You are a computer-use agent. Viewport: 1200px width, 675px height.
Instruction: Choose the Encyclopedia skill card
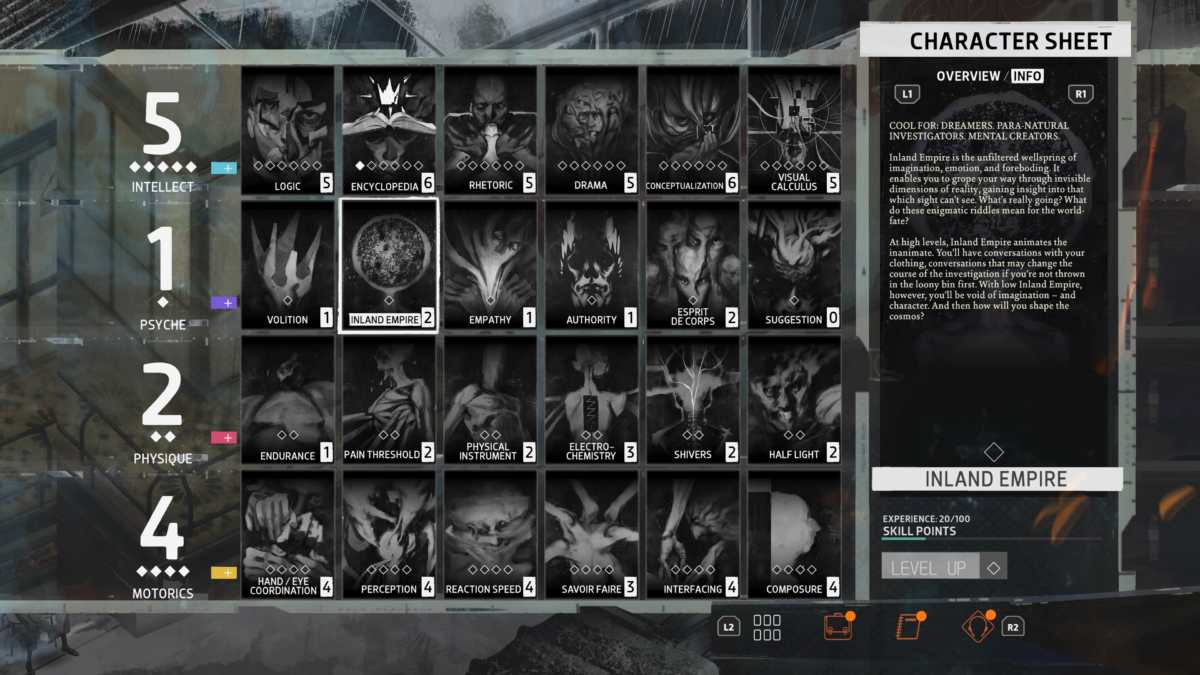(x=389, y=130)
